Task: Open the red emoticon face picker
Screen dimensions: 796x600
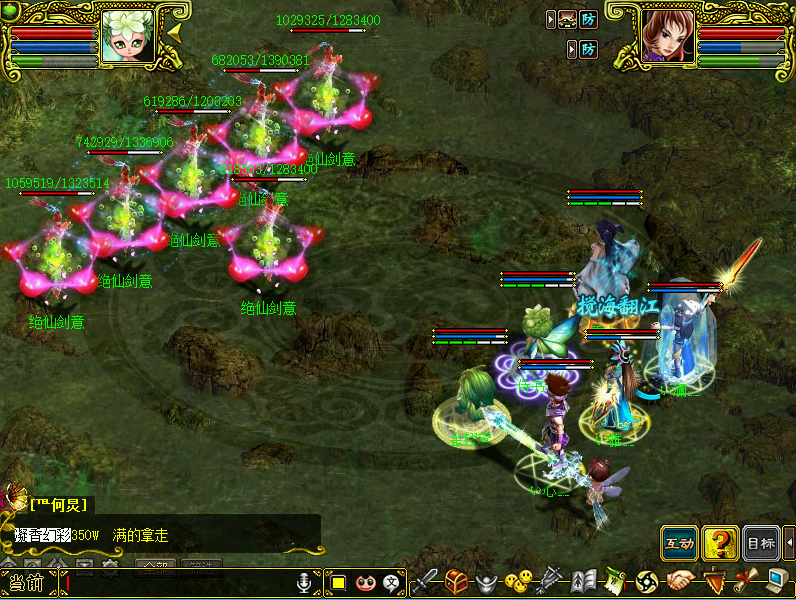Action: pos(364,582)
